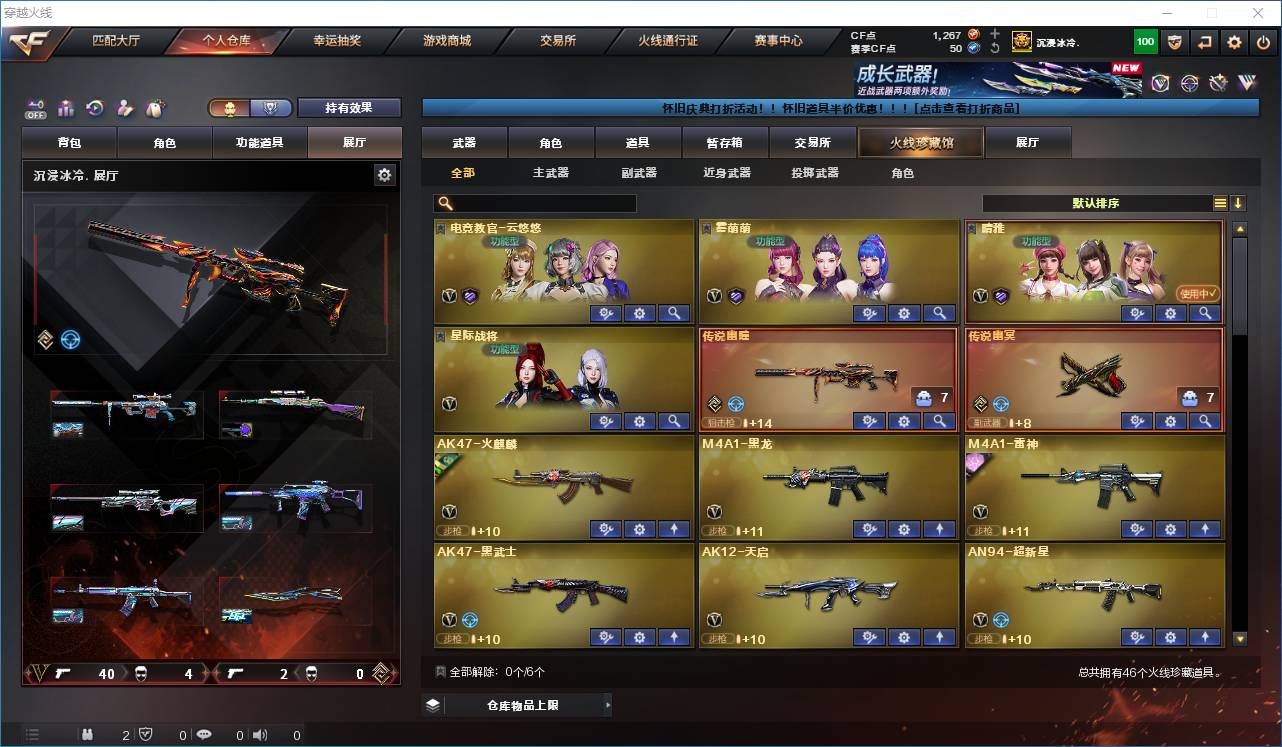
Task: Click the crosshair target icon under the banner
Action: [x=1188, y=84]
